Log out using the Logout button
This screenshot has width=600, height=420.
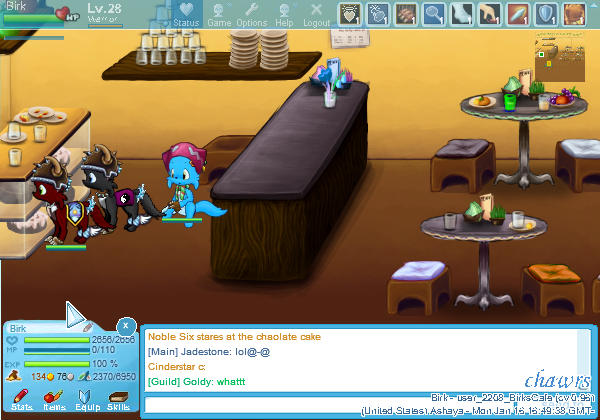pyautogui.click(x=316, y=14)
